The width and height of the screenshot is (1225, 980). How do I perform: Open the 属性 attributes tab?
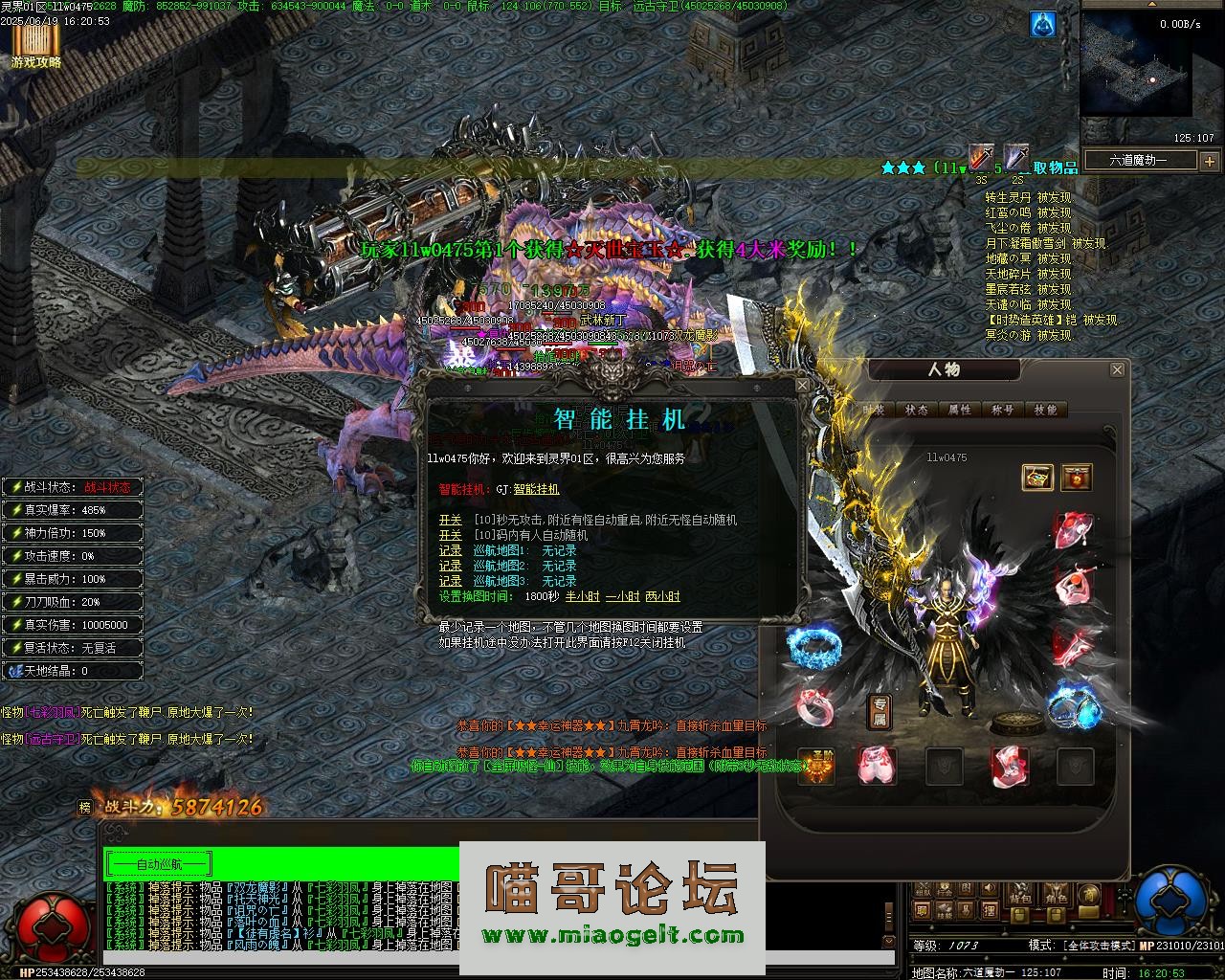[x=959, y=410]
